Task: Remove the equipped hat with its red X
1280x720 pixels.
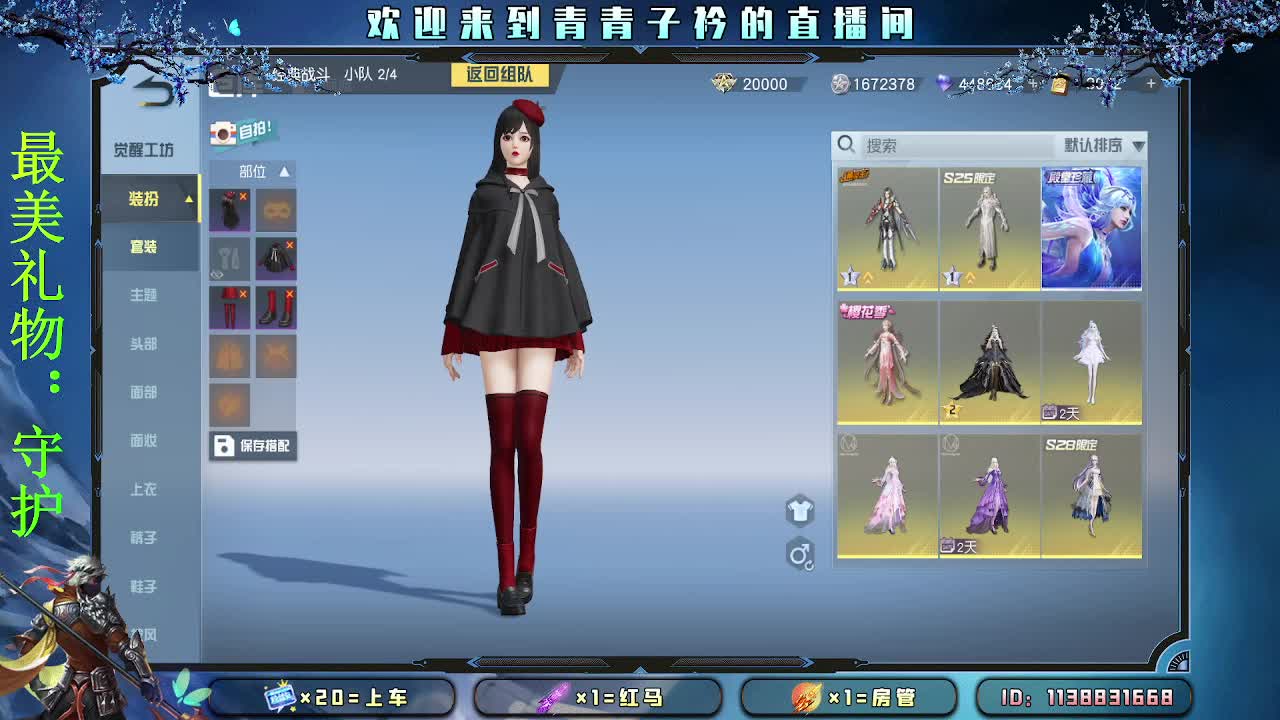Action: pyautogui.click(x=242, y=196)
